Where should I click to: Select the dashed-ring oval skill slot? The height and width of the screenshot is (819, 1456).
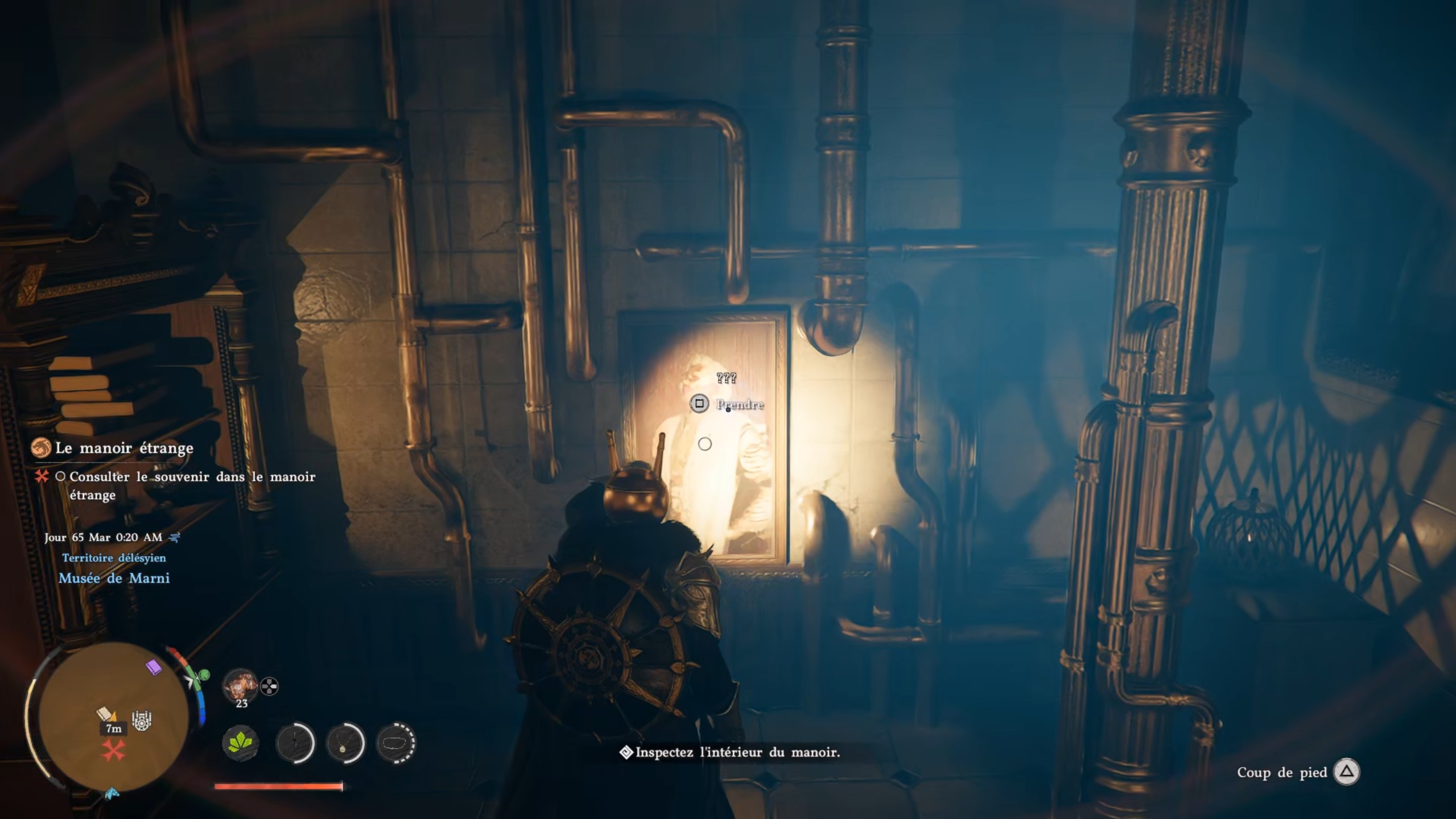click(x=396, y=742)
